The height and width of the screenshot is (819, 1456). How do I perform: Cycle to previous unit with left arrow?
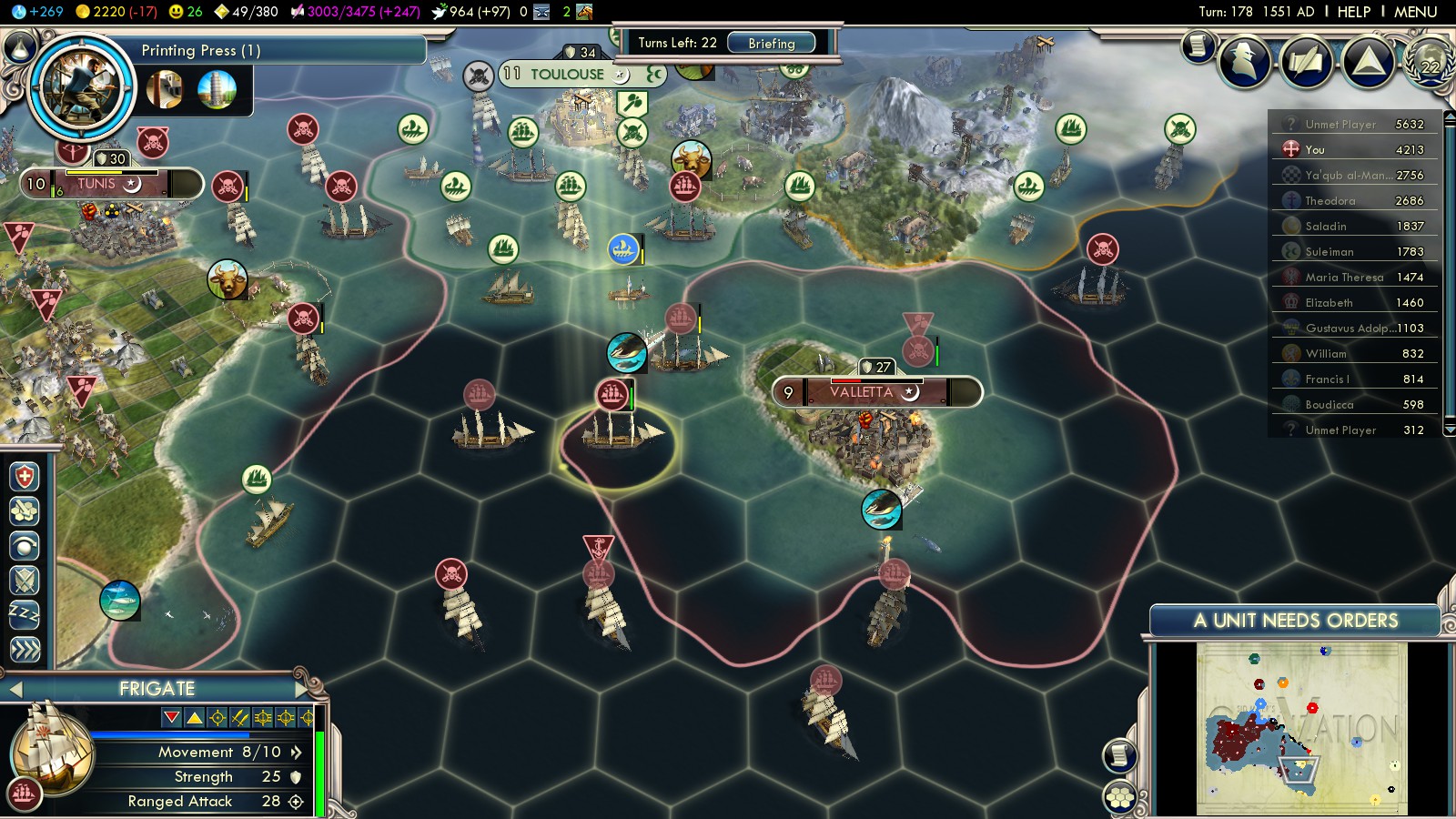15,690
